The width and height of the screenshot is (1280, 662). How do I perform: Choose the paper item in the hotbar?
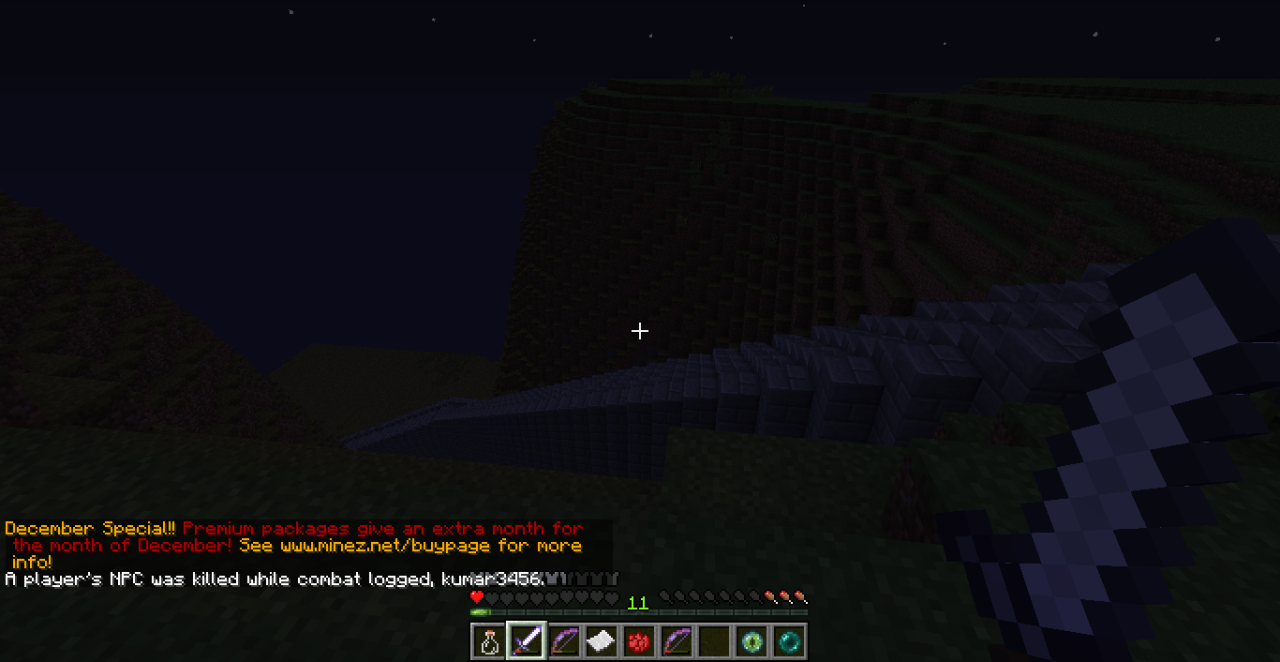pyautogui.click(x=601, y=641)
